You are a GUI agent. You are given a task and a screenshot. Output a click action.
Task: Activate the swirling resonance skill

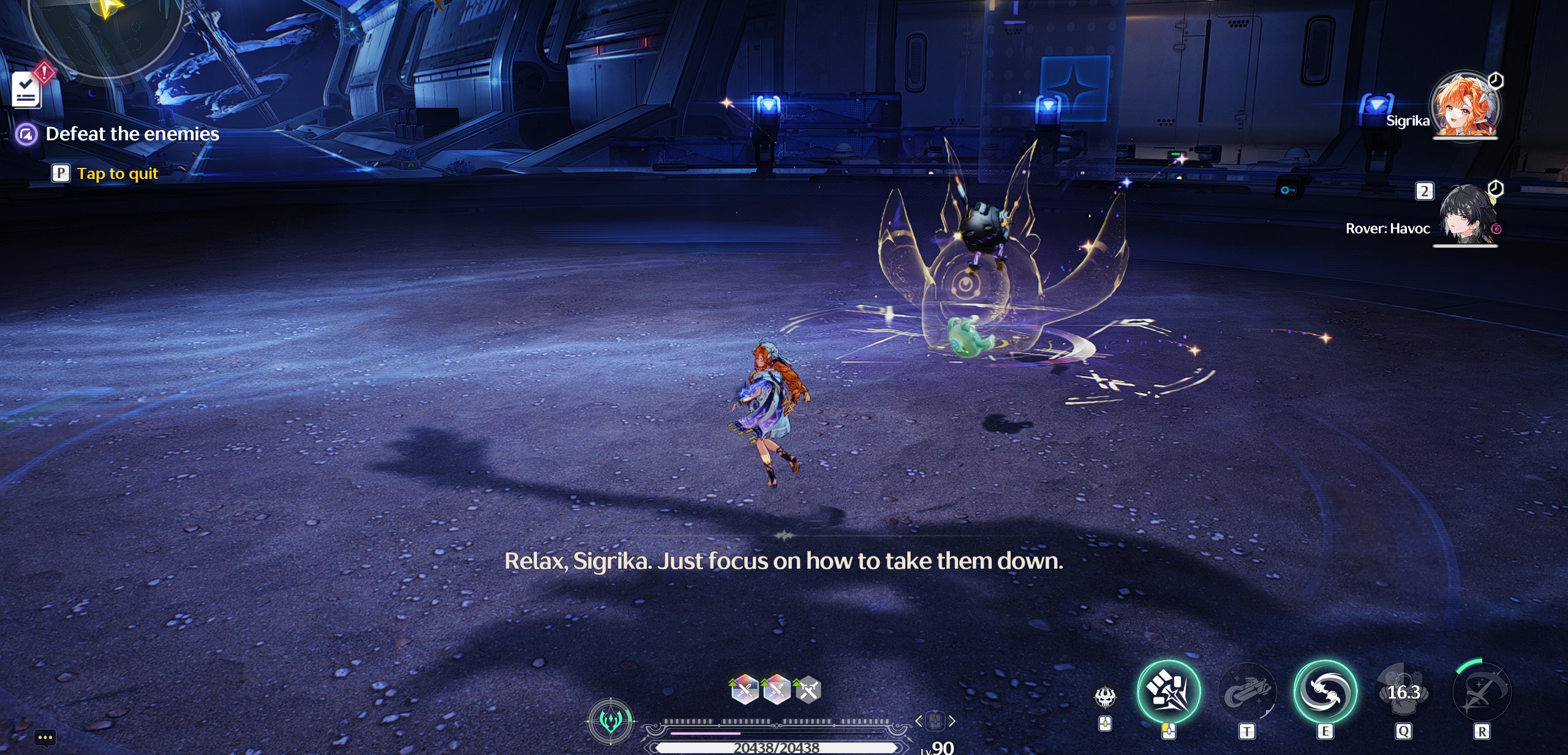pos(1325,692)
